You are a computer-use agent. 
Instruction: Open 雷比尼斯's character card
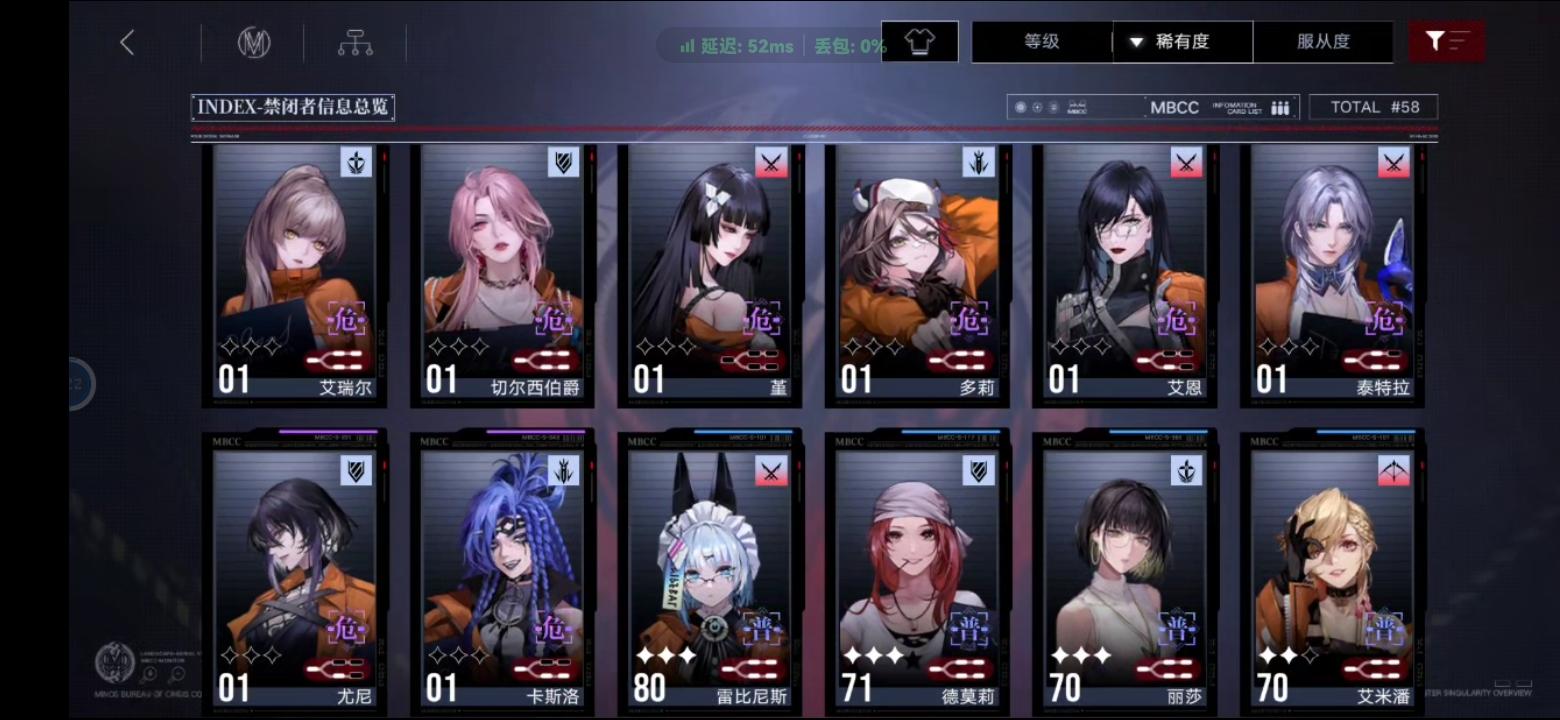tap(710, 570)
